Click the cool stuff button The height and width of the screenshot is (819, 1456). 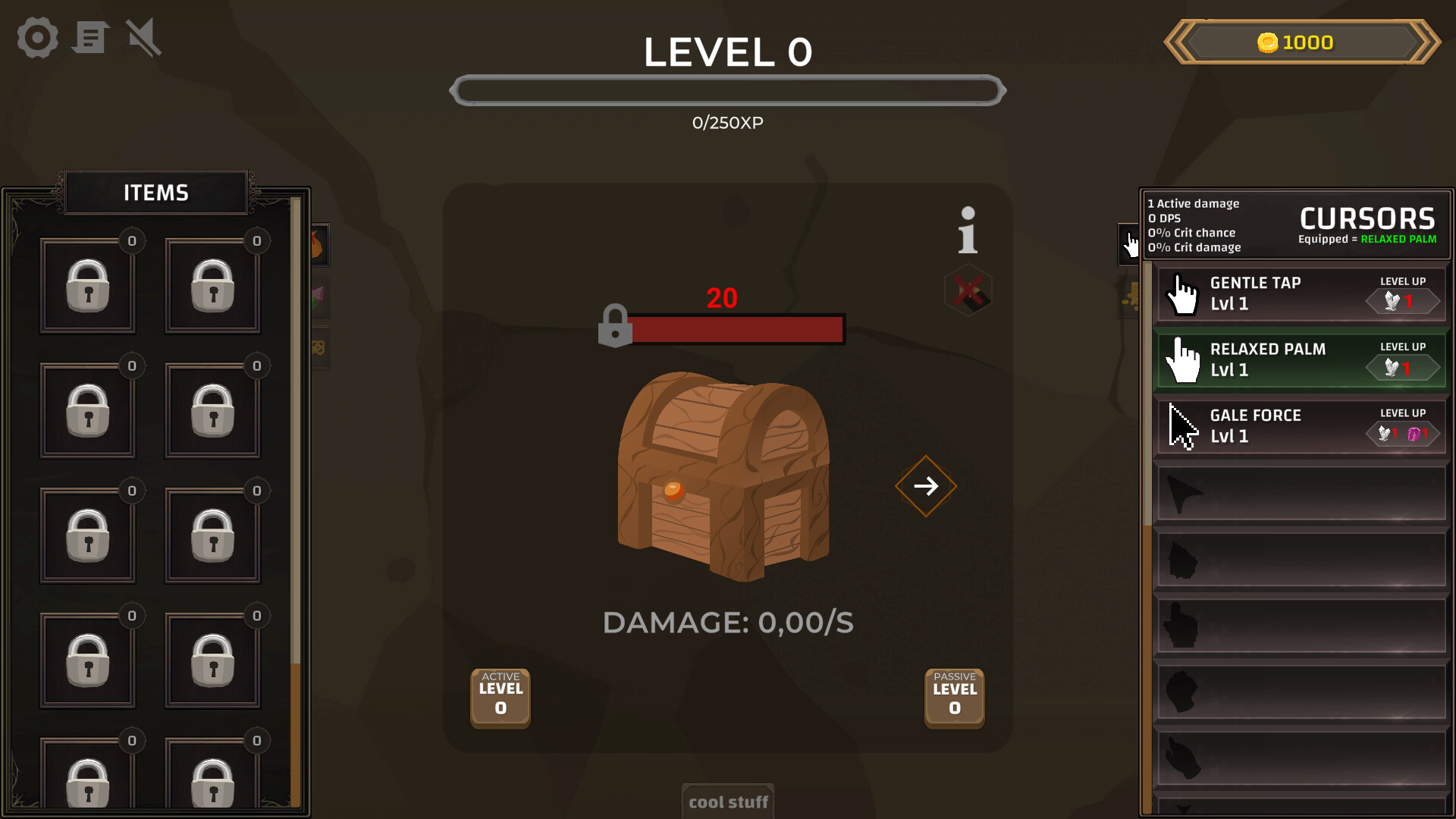pyautogui.click(x=727, y=802)
